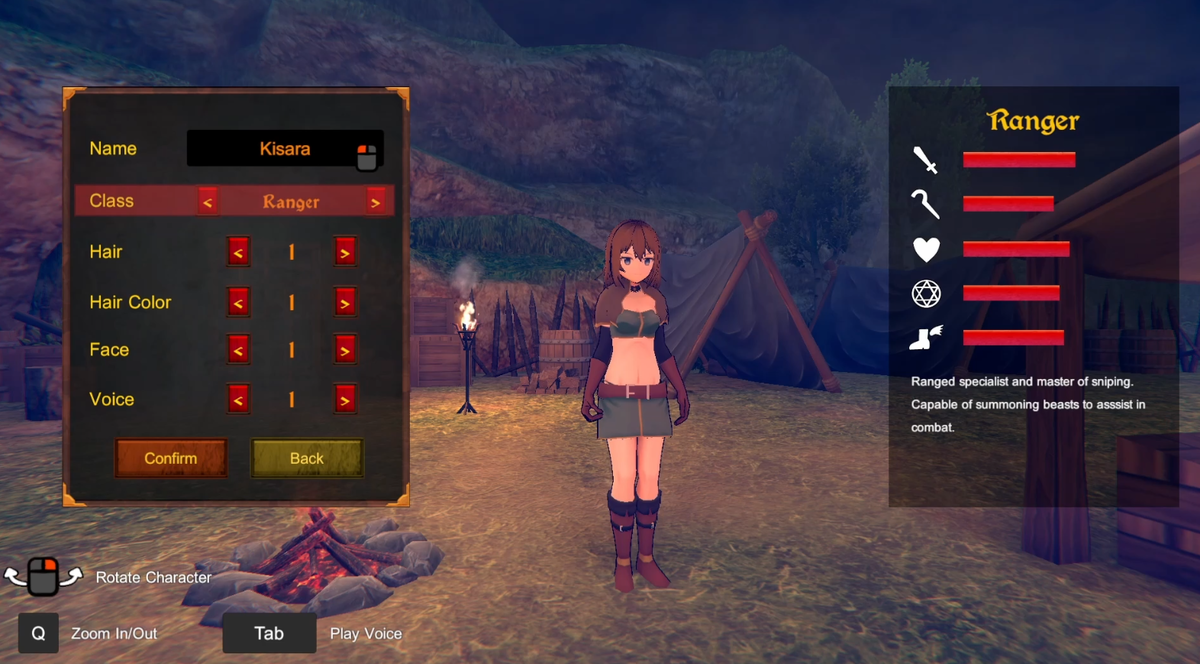1200x664 pixels.
Task: Confirm the character creation
Action: pyautogui.click(x=171, y=458)
